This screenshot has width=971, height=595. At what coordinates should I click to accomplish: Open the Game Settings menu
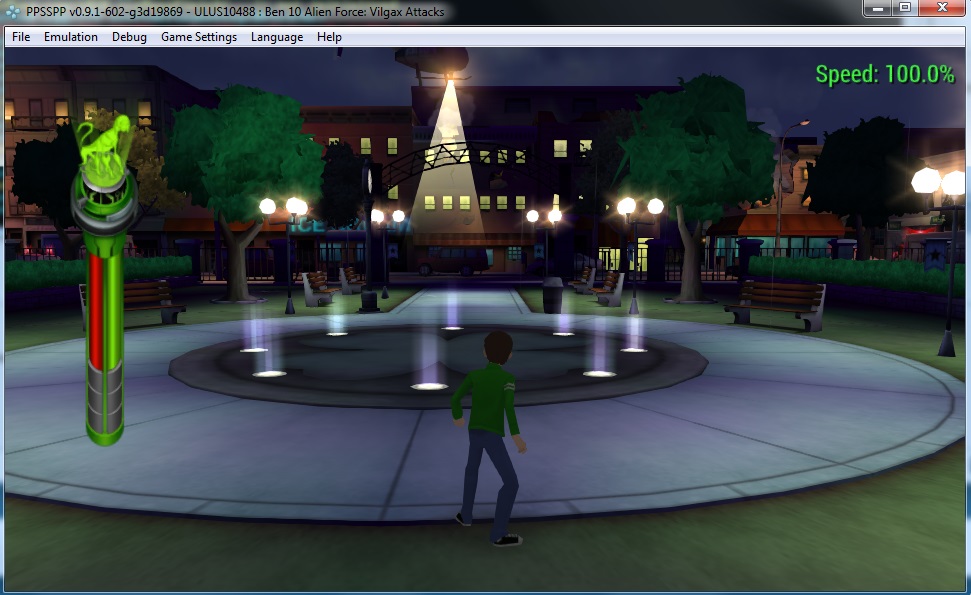point(199,37)
